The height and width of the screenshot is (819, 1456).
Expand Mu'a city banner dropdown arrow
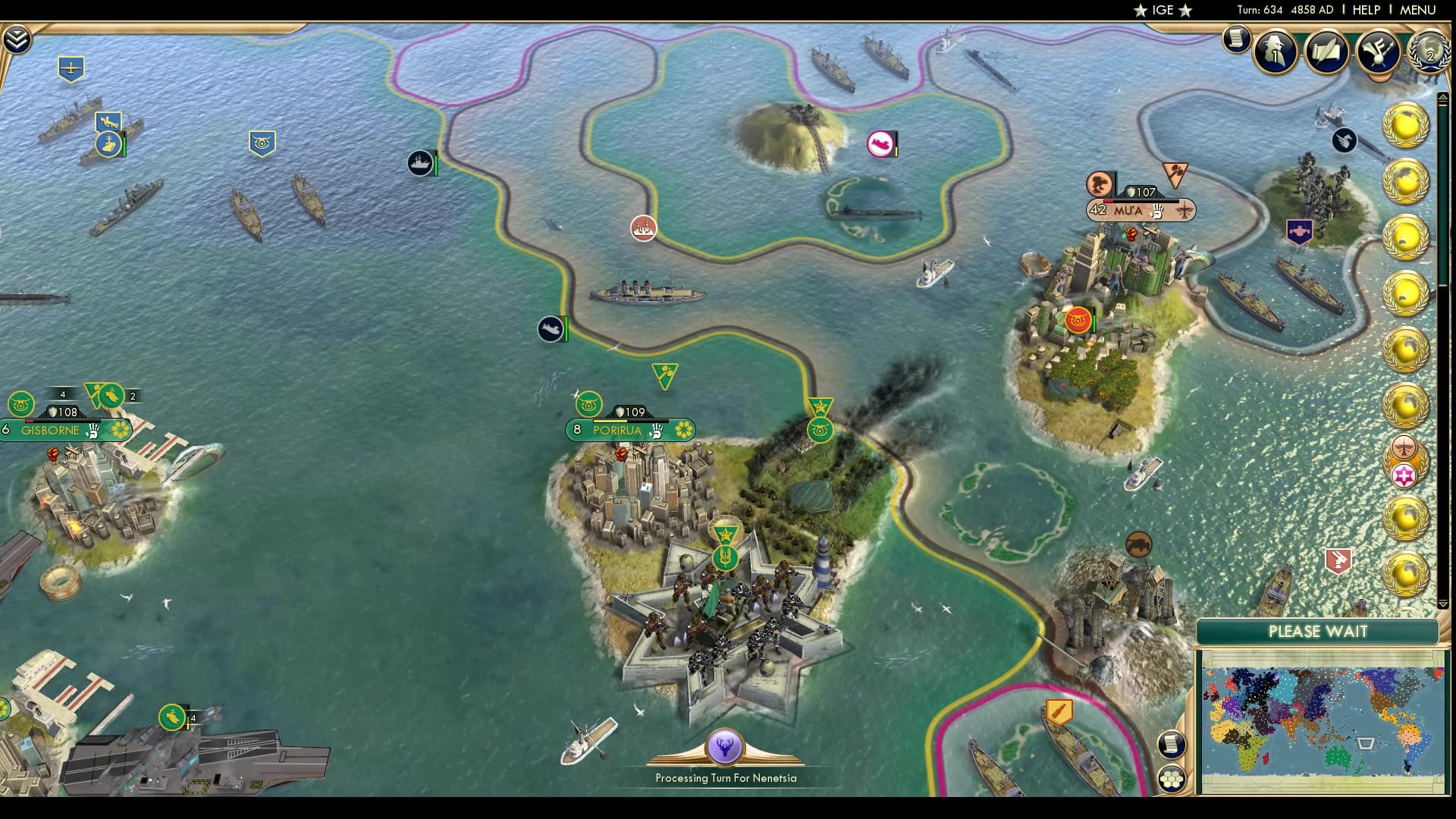pyautogui.click(x=1183, y=211)
